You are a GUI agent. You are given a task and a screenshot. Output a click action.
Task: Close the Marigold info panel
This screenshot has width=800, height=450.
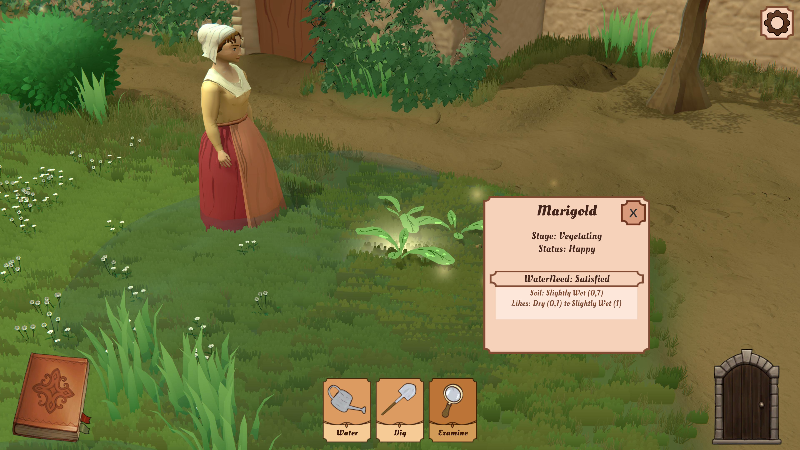coord(632,212)
